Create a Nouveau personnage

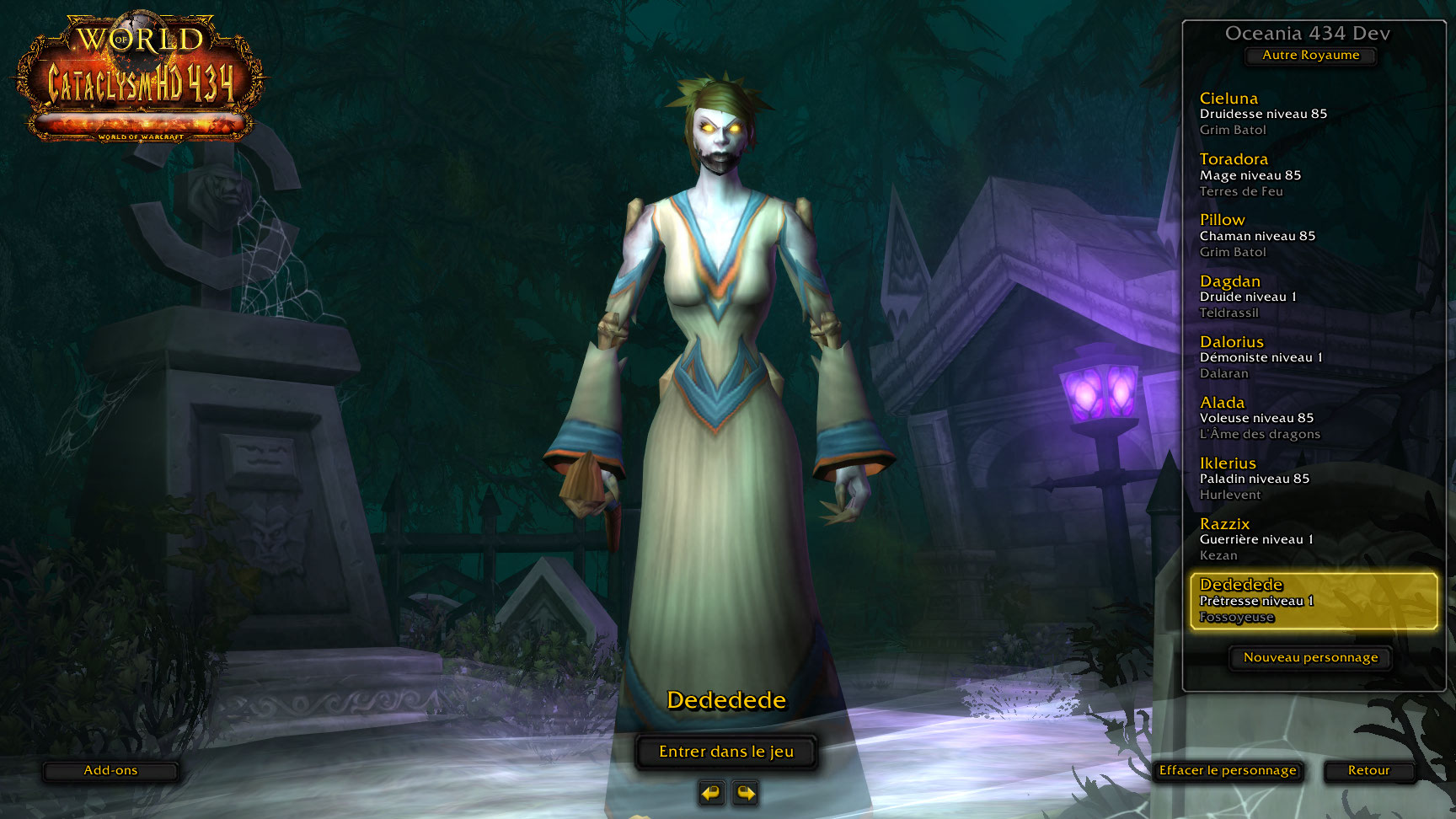(1310, 658)
